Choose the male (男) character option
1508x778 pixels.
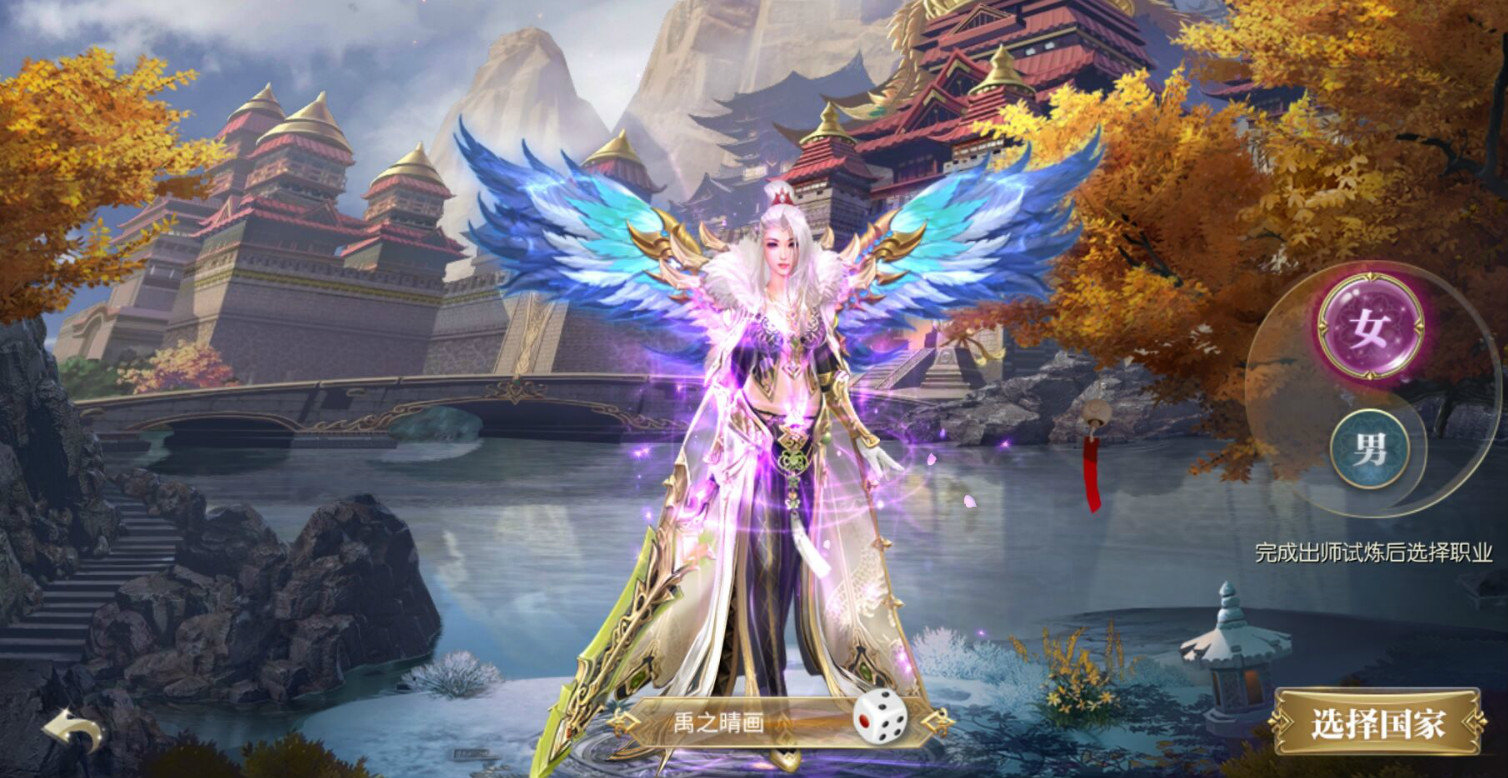click(x=1370, y=449)
